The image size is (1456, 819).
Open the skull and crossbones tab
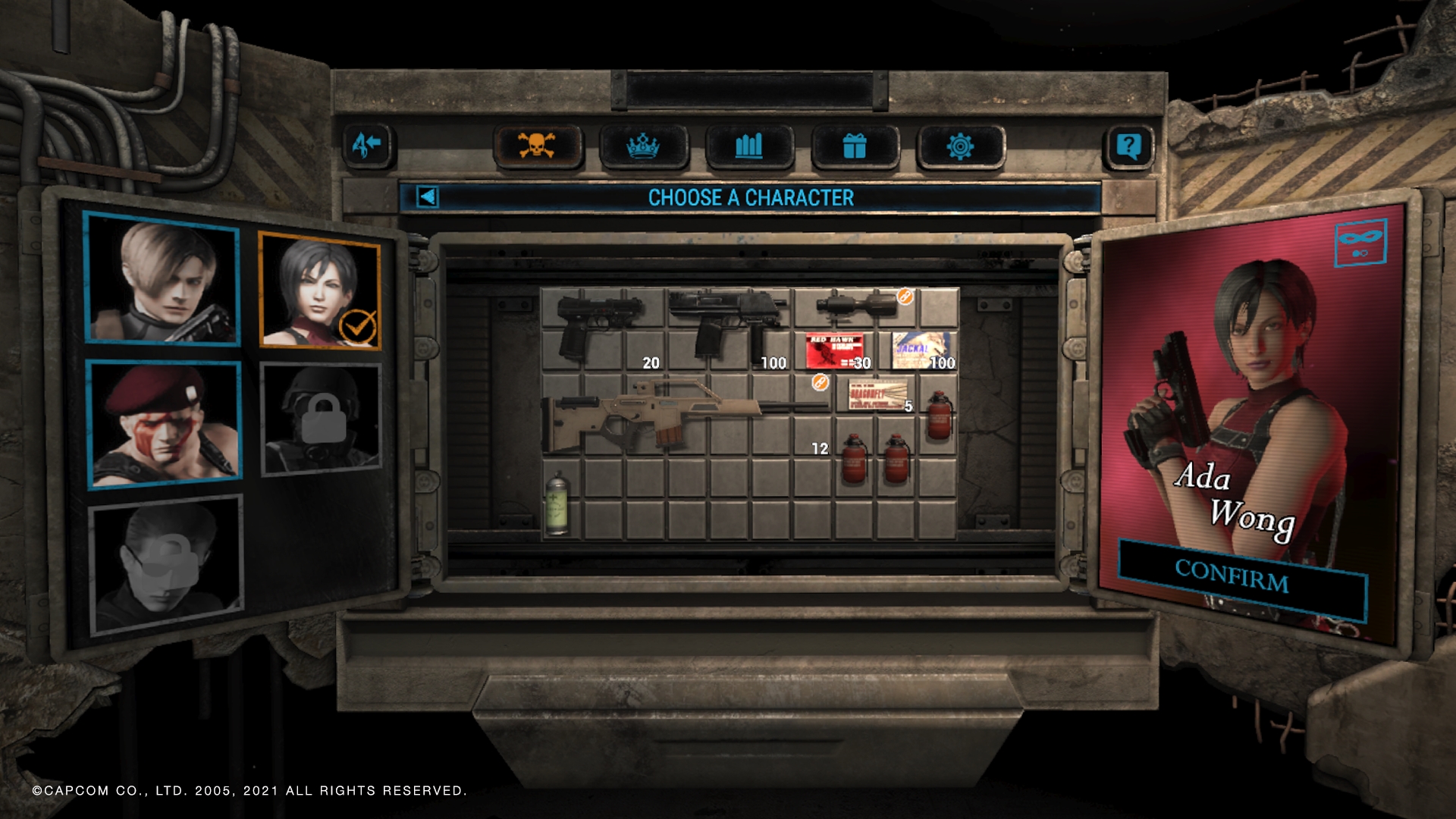click(x=538, y=146)
